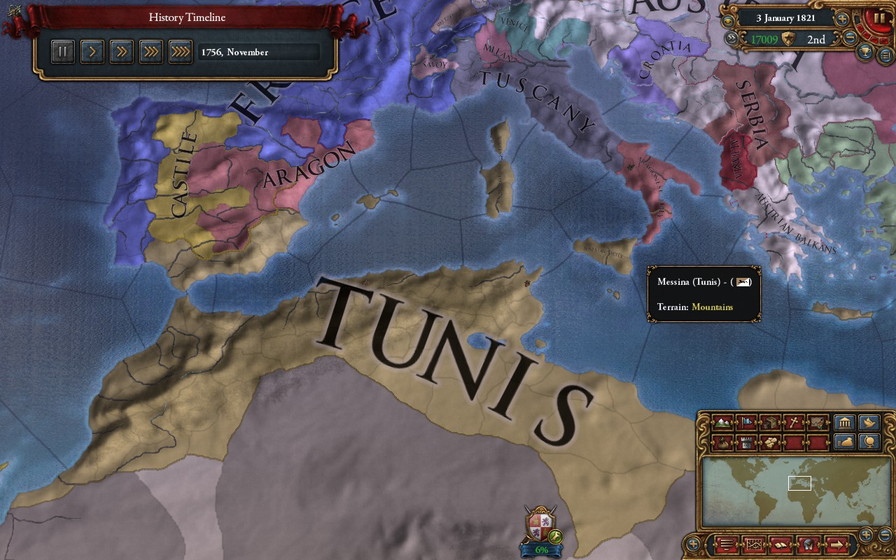This screenshot has width=896, height=560.
Task: Play timeline at single-arrow speed
Action: tap(91, 51)
